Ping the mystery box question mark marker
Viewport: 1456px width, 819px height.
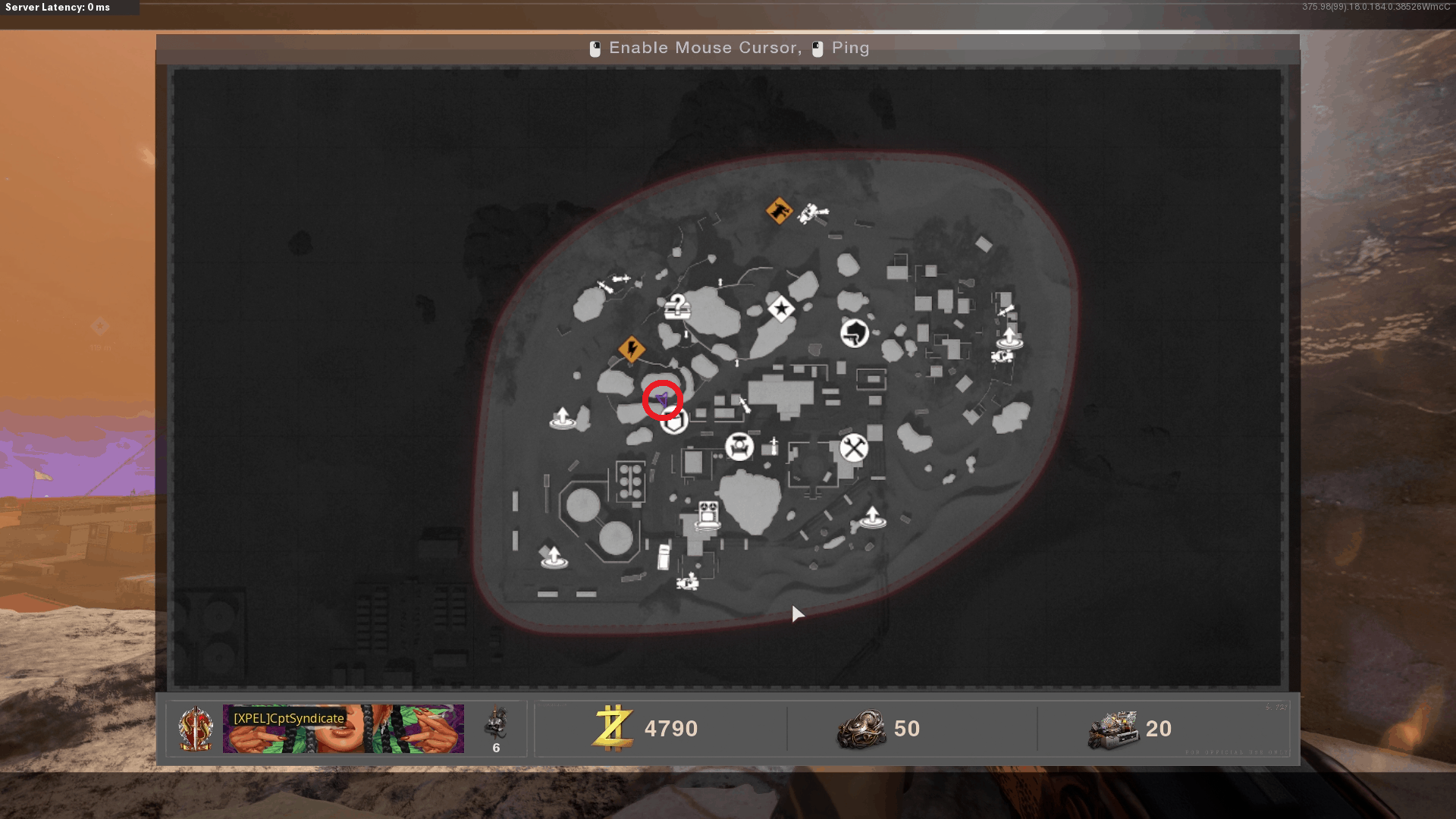(677, 306)
